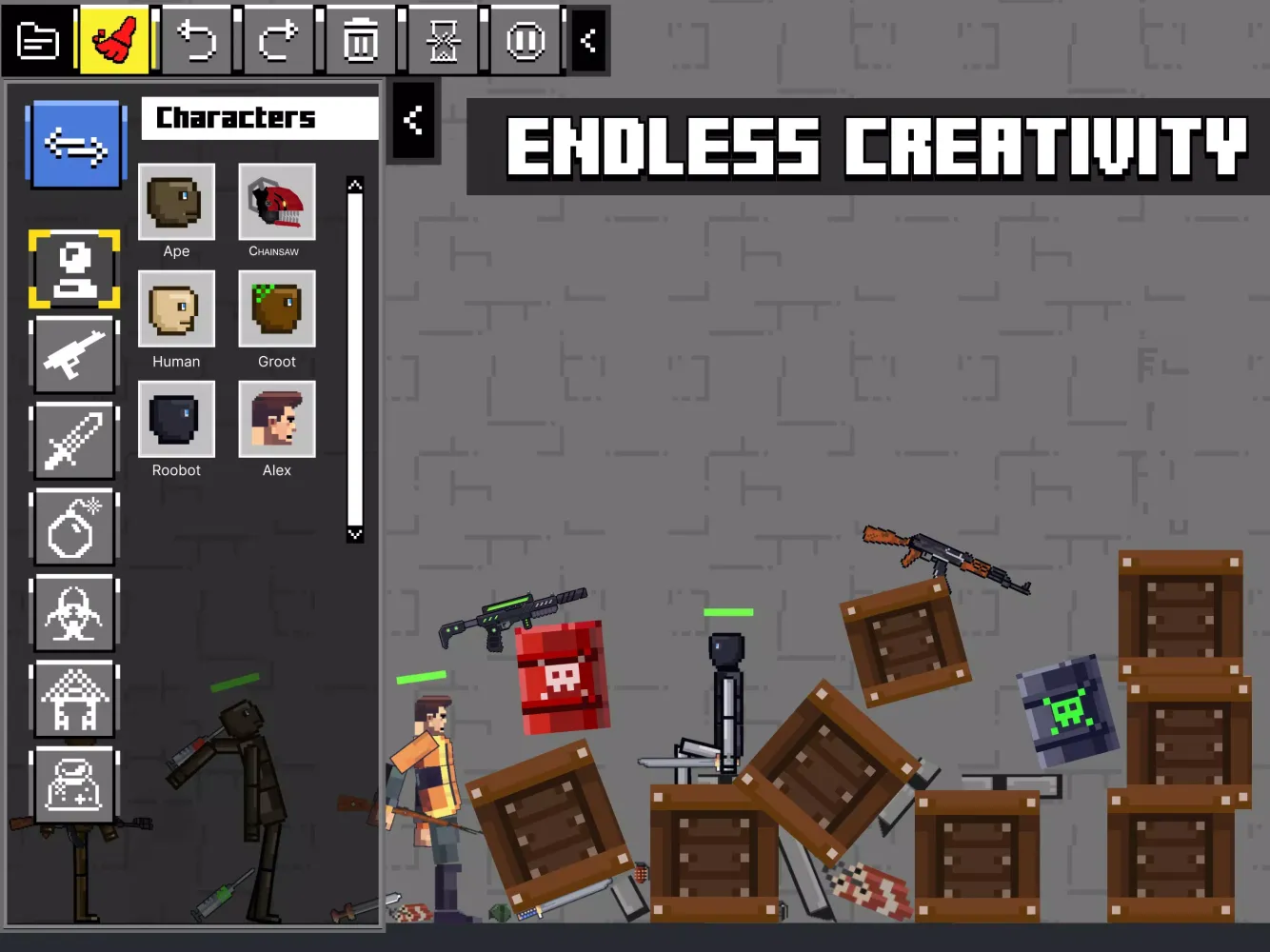Collapse the top toolbar with its chevron
Viewport: 1270px width, 952px height.
[587, 40]
